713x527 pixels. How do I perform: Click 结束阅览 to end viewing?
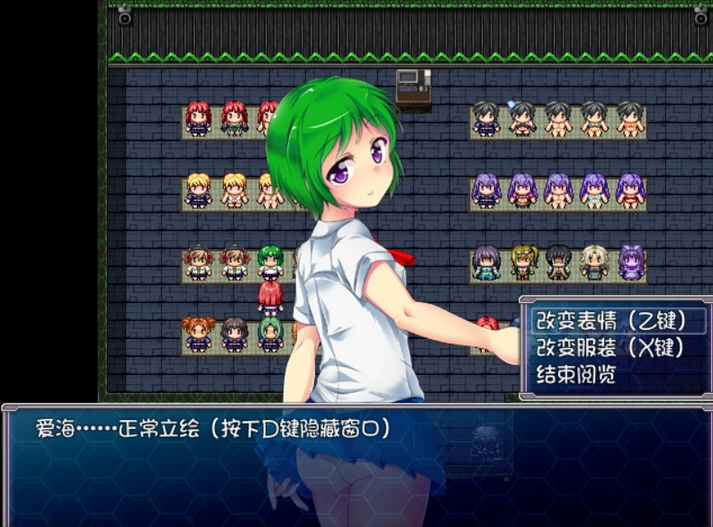pos(577,375)
